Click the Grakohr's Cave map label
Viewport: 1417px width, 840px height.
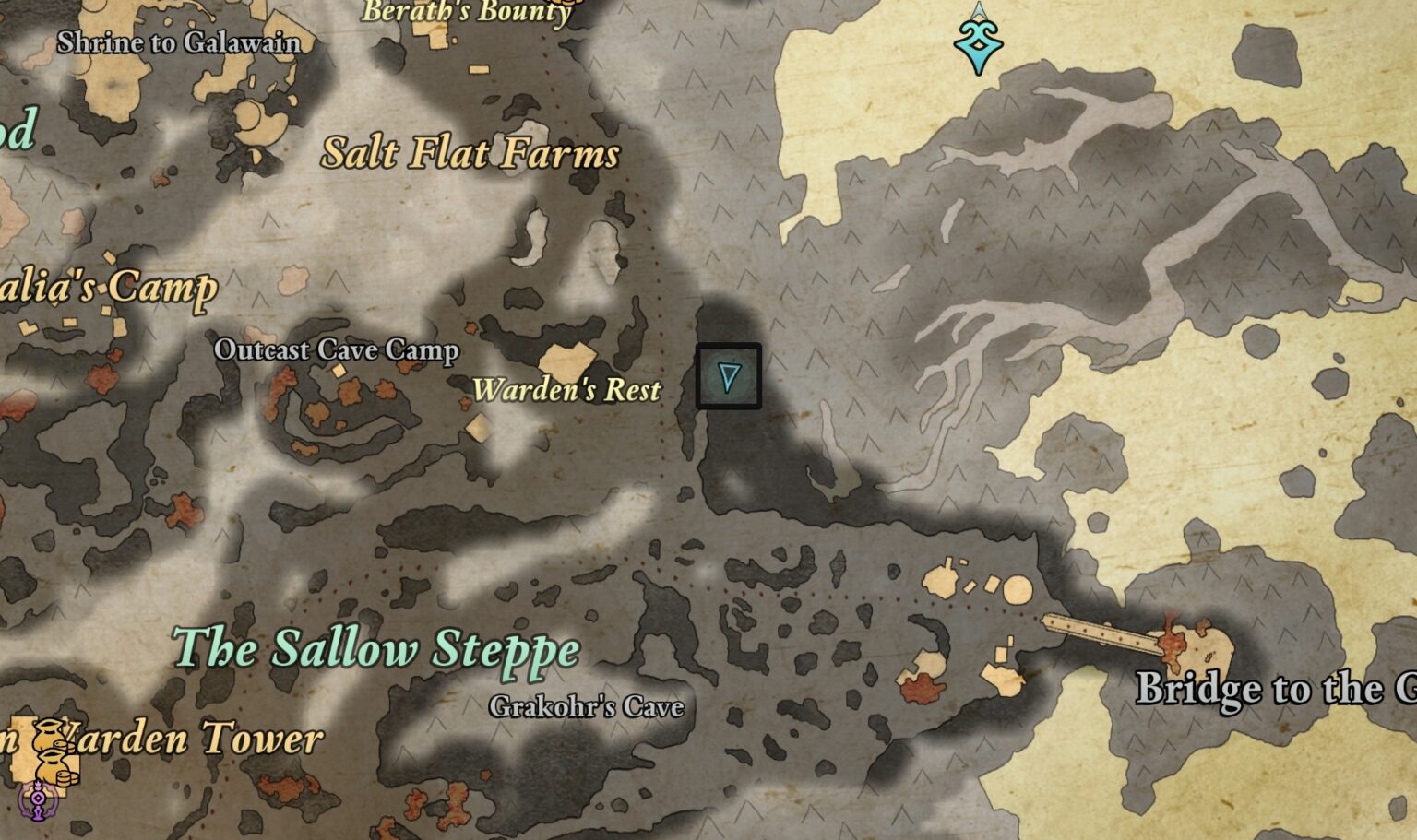pyautogui.click(x=586, y=707)
